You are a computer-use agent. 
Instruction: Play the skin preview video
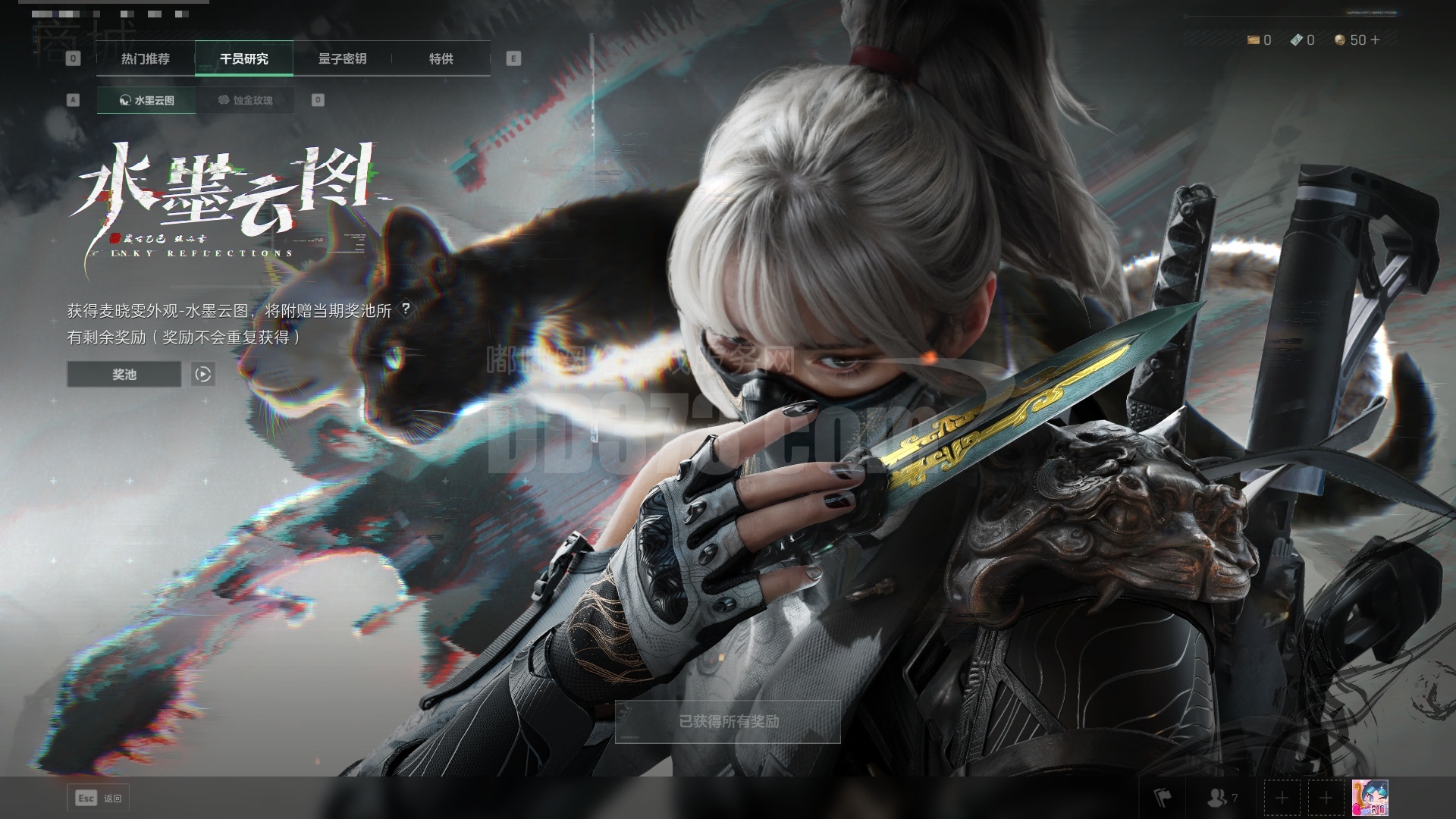[x=202, y=374]
